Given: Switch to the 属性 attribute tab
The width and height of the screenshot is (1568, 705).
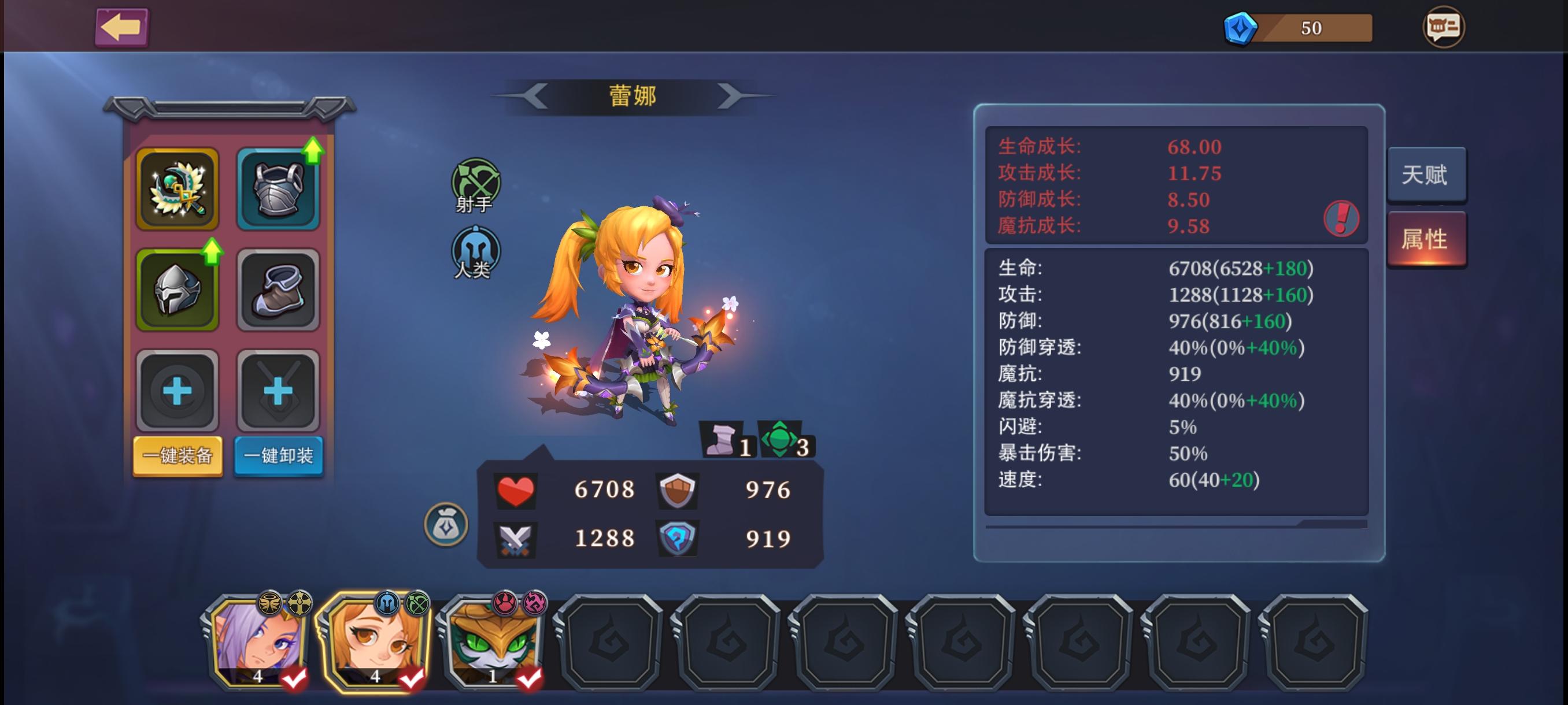Looking at the screenshot, I should click(1428, 239).
